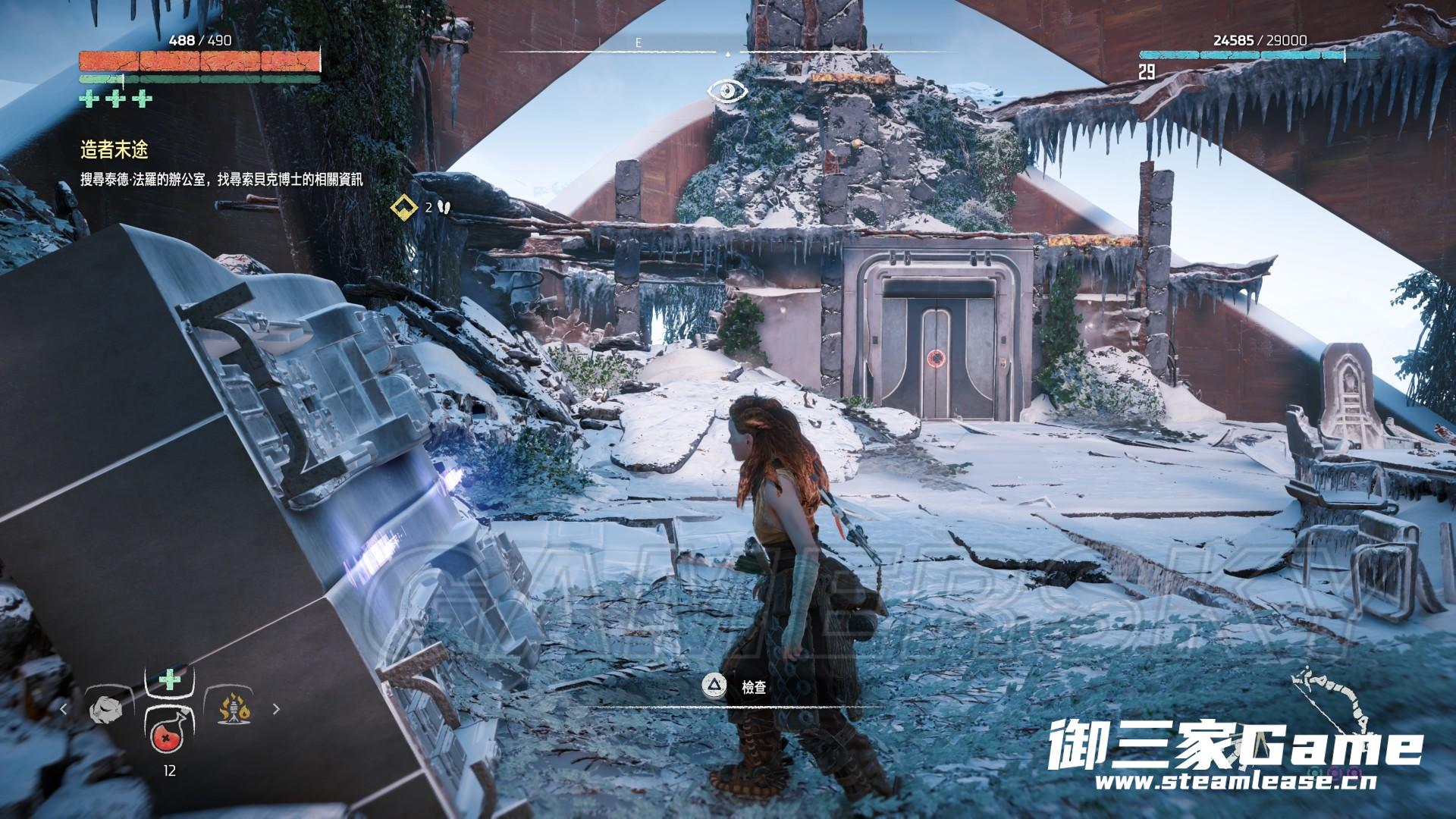Use the green cross medicine pouch icon
Viewport: 1456px width, 819px height.
point(170,679)
